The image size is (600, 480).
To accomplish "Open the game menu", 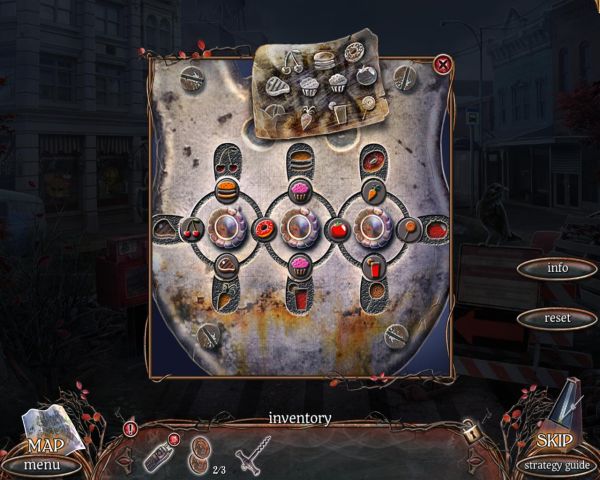I will tap(41, 465).
